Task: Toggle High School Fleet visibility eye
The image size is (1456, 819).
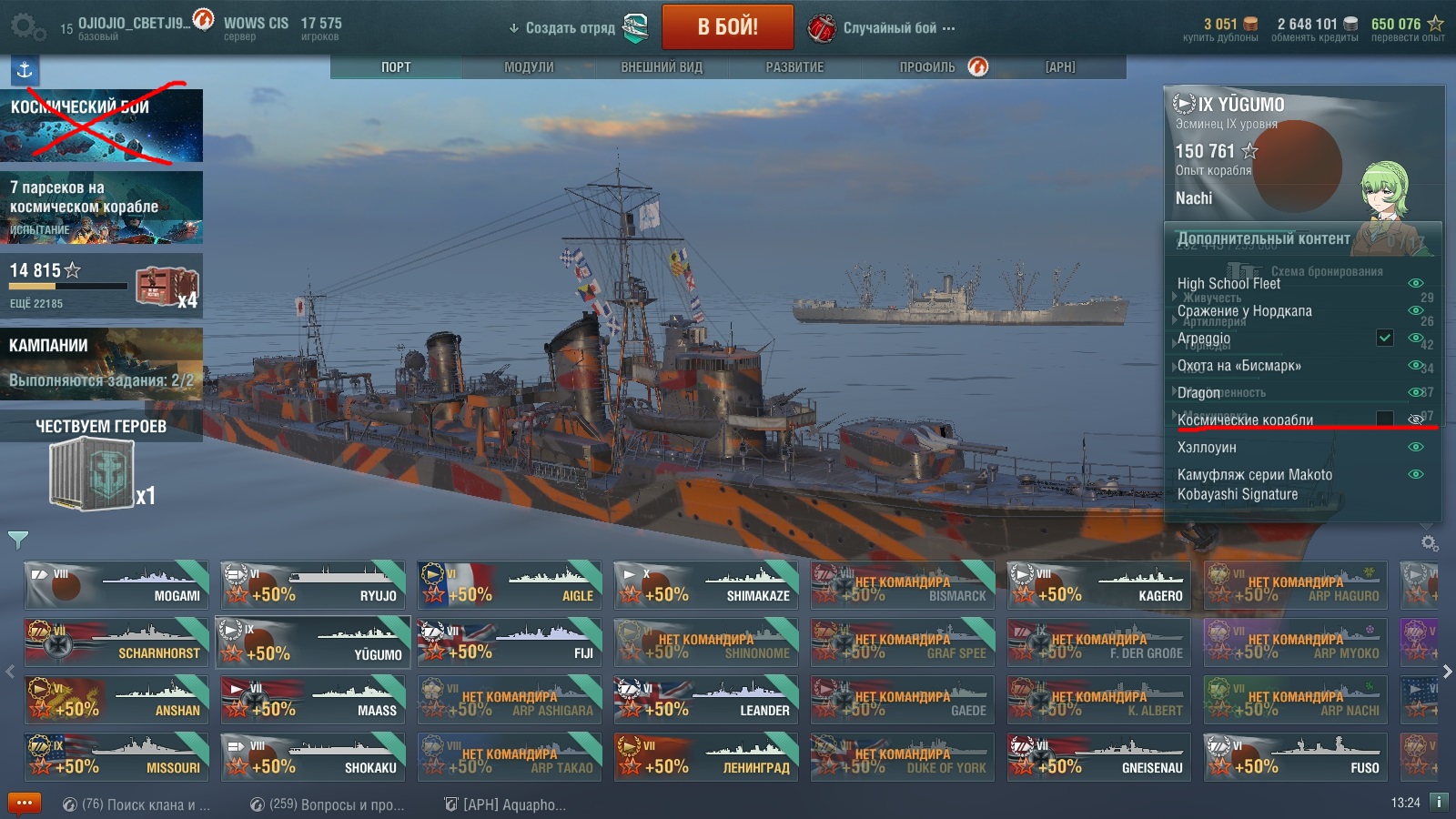Action: pyautogui.click(x=1415, y=283)
